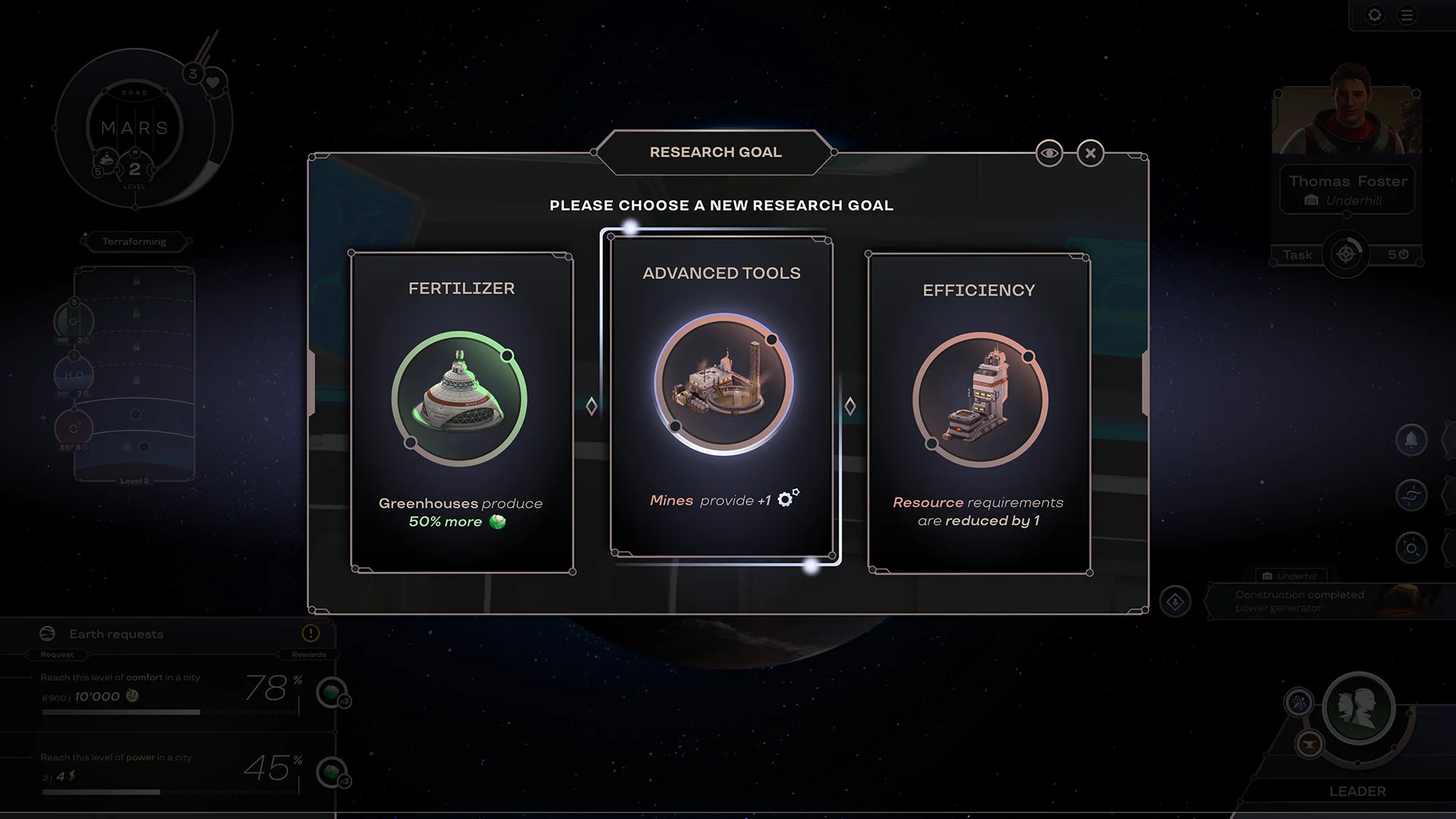Choose the Fertilizer research card
Viewport: 1456px width, 819px height.
coord(461,412)
